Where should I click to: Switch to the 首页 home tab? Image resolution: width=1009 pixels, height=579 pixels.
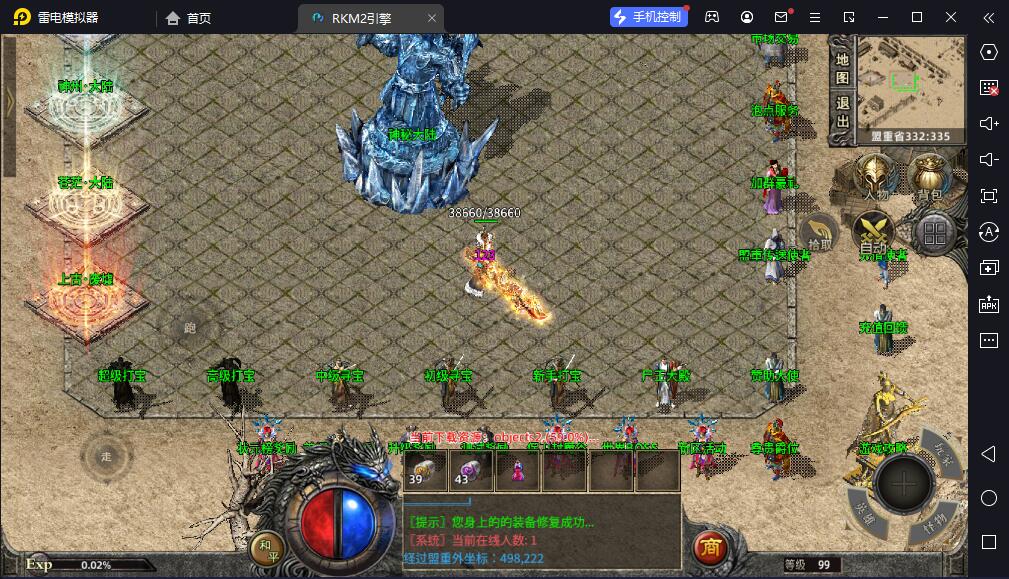point(188,17)
